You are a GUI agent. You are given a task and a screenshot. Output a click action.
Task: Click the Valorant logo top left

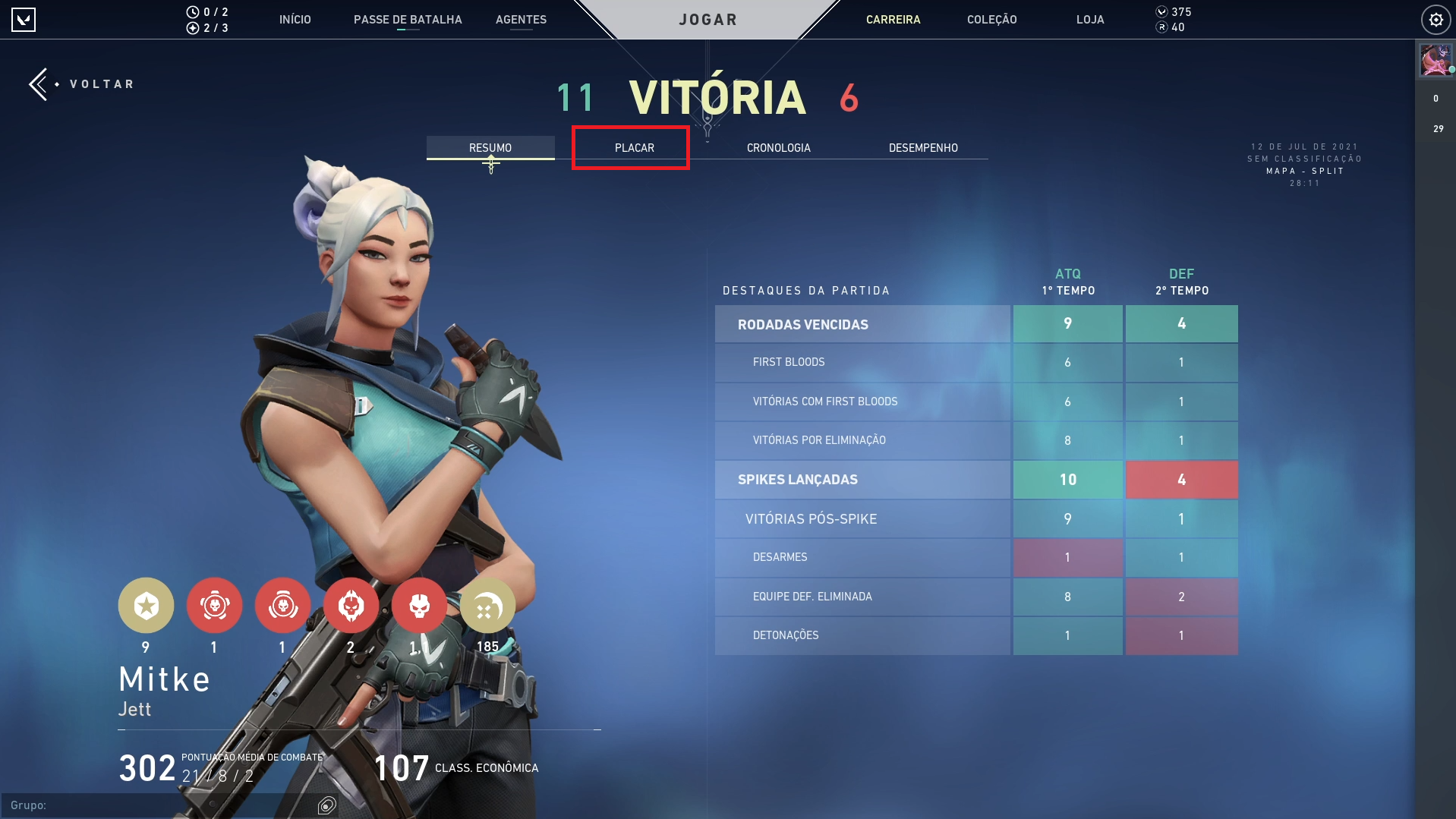[x=24, y=19]
